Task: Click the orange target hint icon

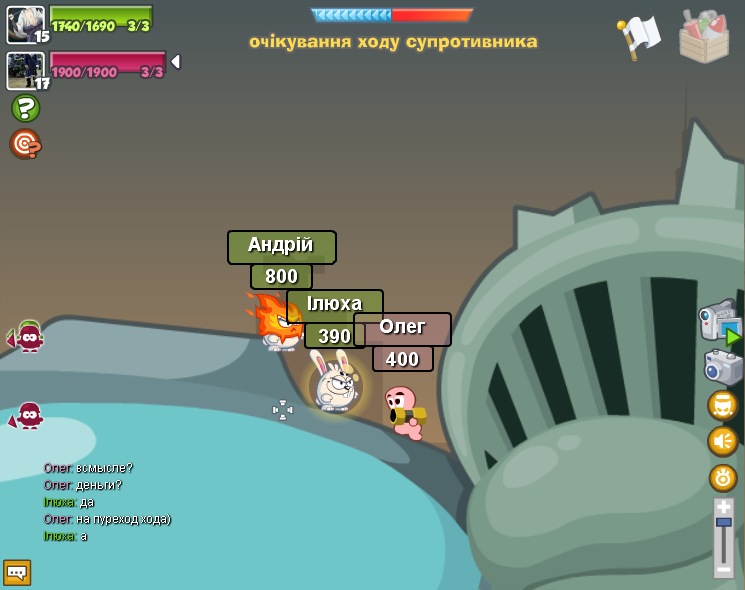Action: tap(25, 144)
